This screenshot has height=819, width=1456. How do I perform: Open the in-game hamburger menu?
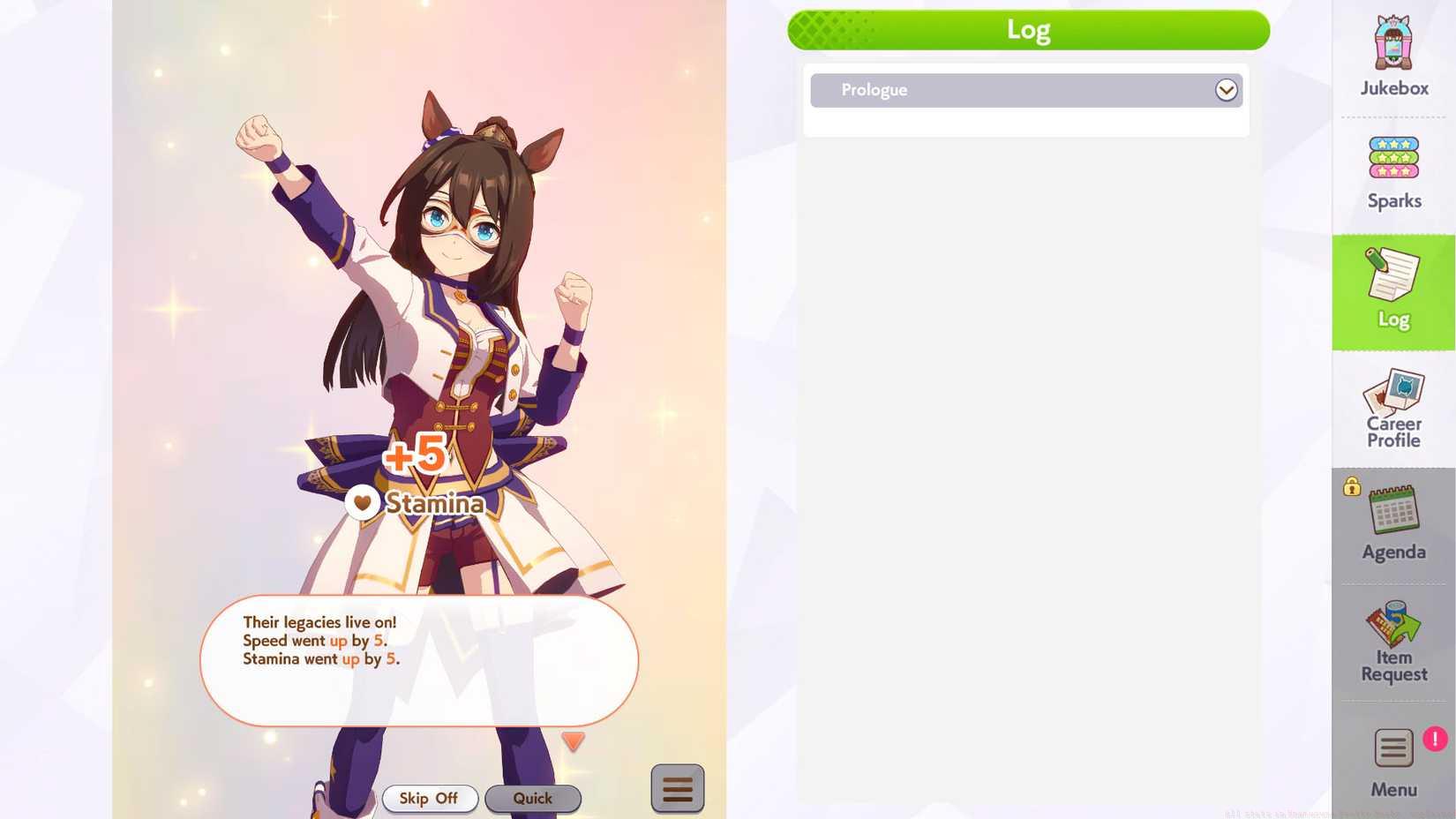677,788
